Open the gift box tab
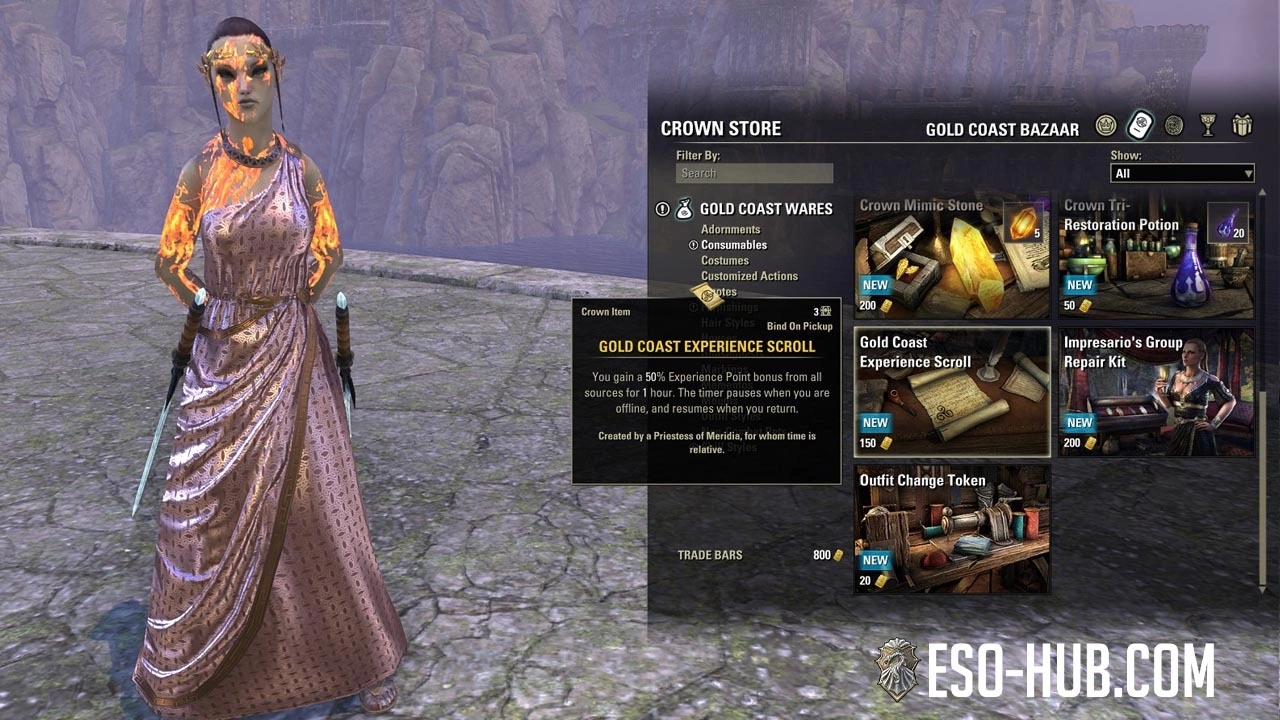 pyautogui.click(x=1242, y=125)
